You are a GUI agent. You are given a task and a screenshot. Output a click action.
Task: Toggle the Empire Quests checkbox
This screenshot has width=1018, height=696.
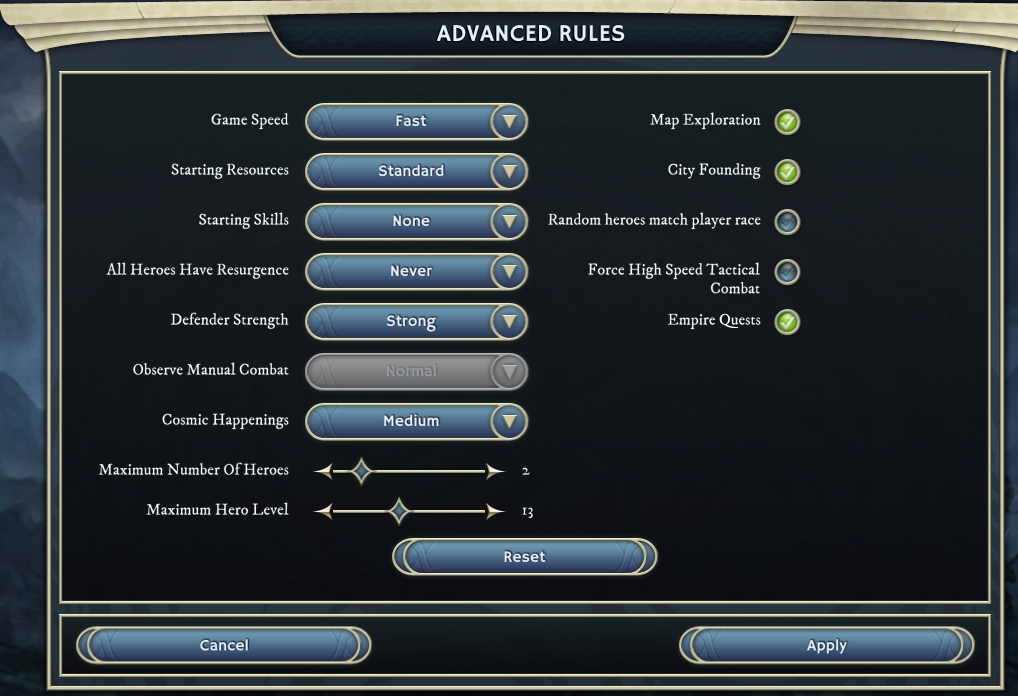[x=788, y=322]
